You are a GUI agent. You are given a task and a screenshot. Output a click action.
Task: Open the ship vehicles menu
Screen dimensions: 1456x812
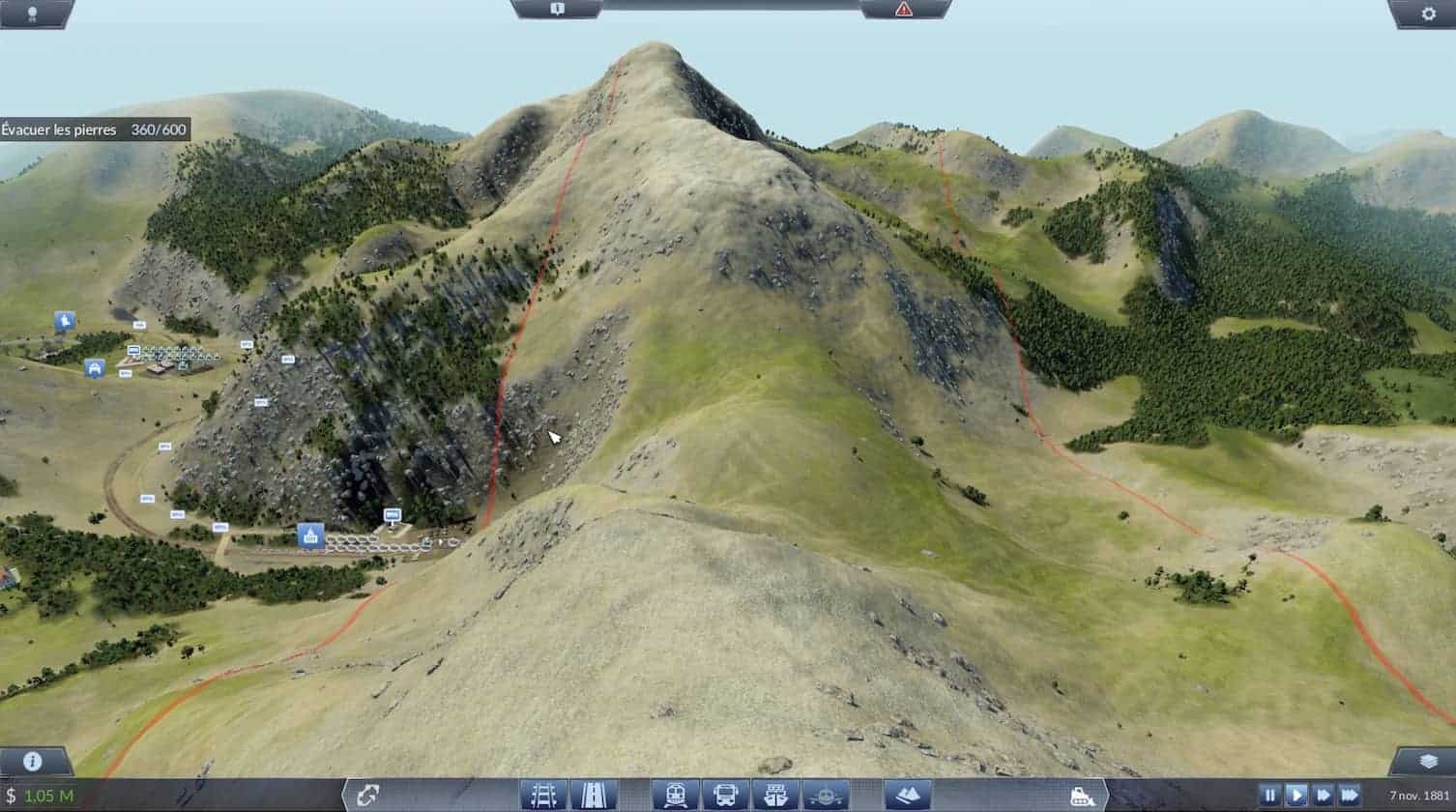click(775, 796)
